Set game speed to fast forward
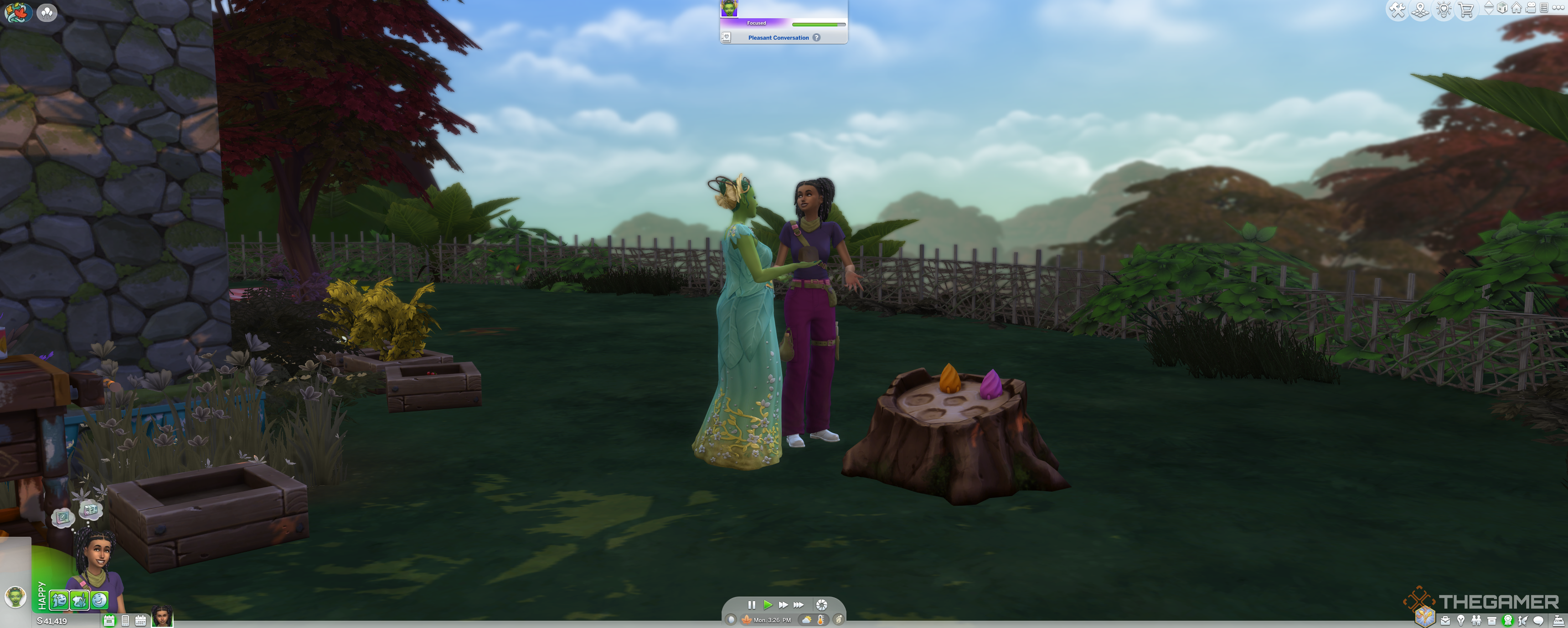1568x628 pixels. [x=783, y=605]
